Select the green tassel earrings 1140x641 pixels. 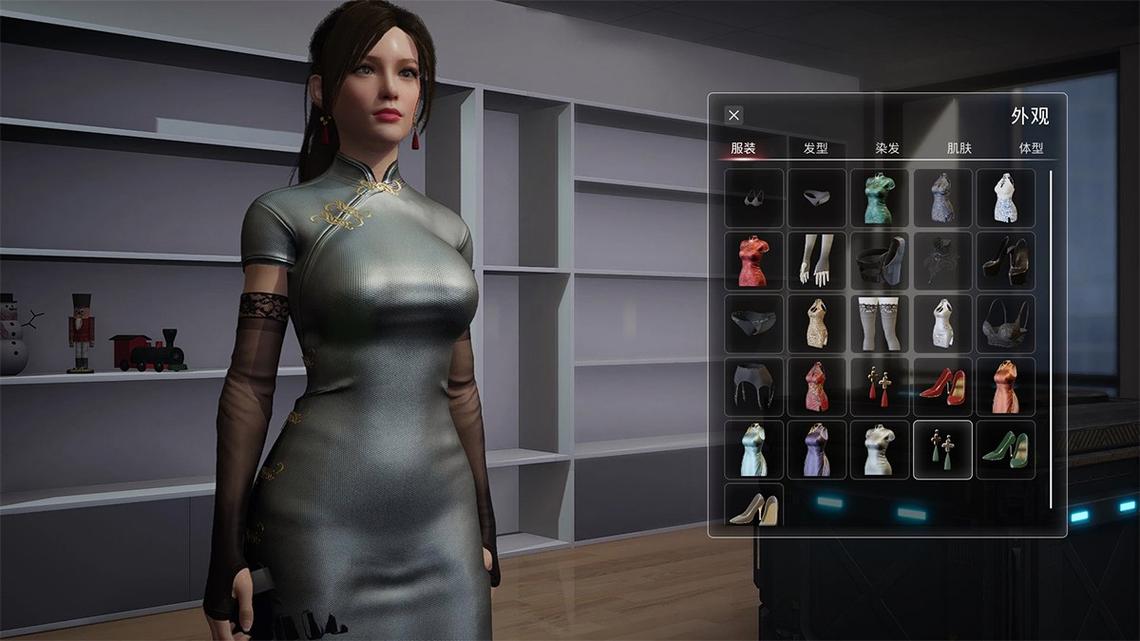[943, 450]
